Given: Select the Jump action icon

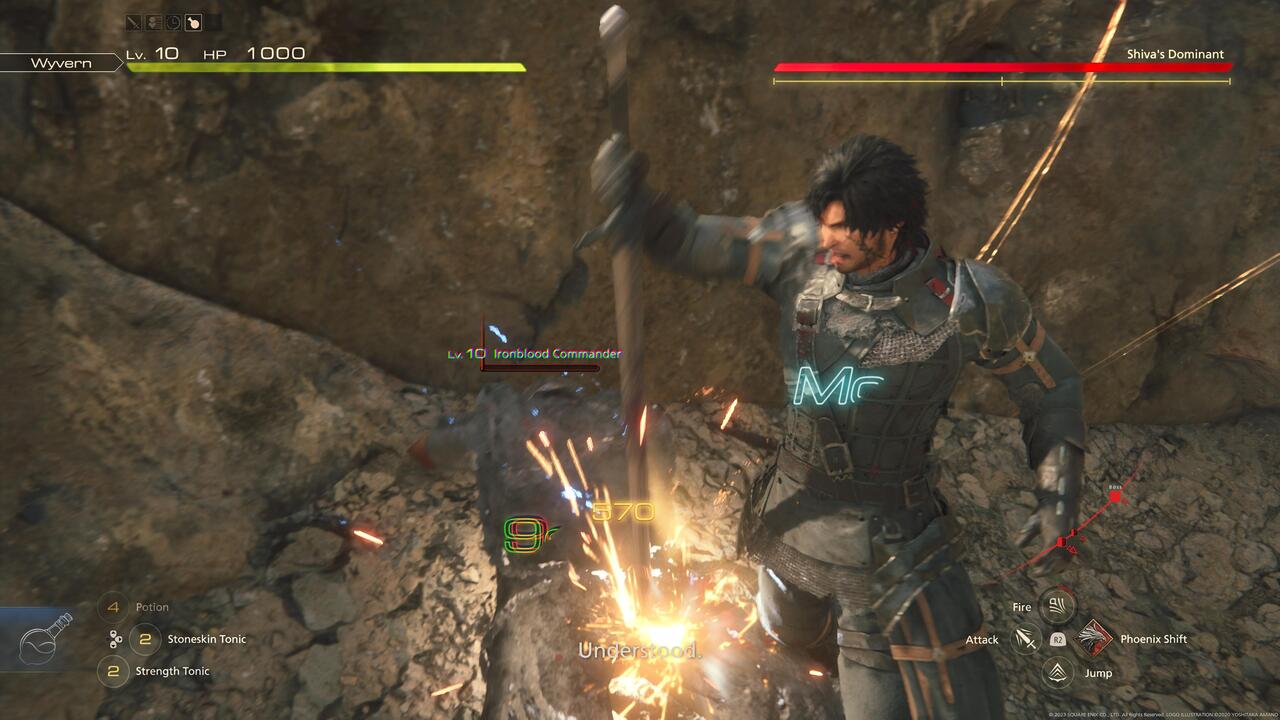Looking at the screenshot, I should pyautogui.click(x=1057, y=672).
